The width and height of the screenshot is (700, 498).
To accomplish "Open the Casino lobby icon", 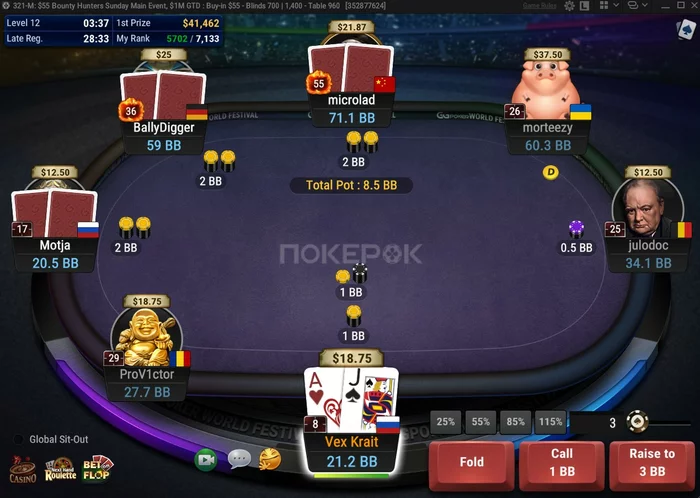I will pos(23,469).
